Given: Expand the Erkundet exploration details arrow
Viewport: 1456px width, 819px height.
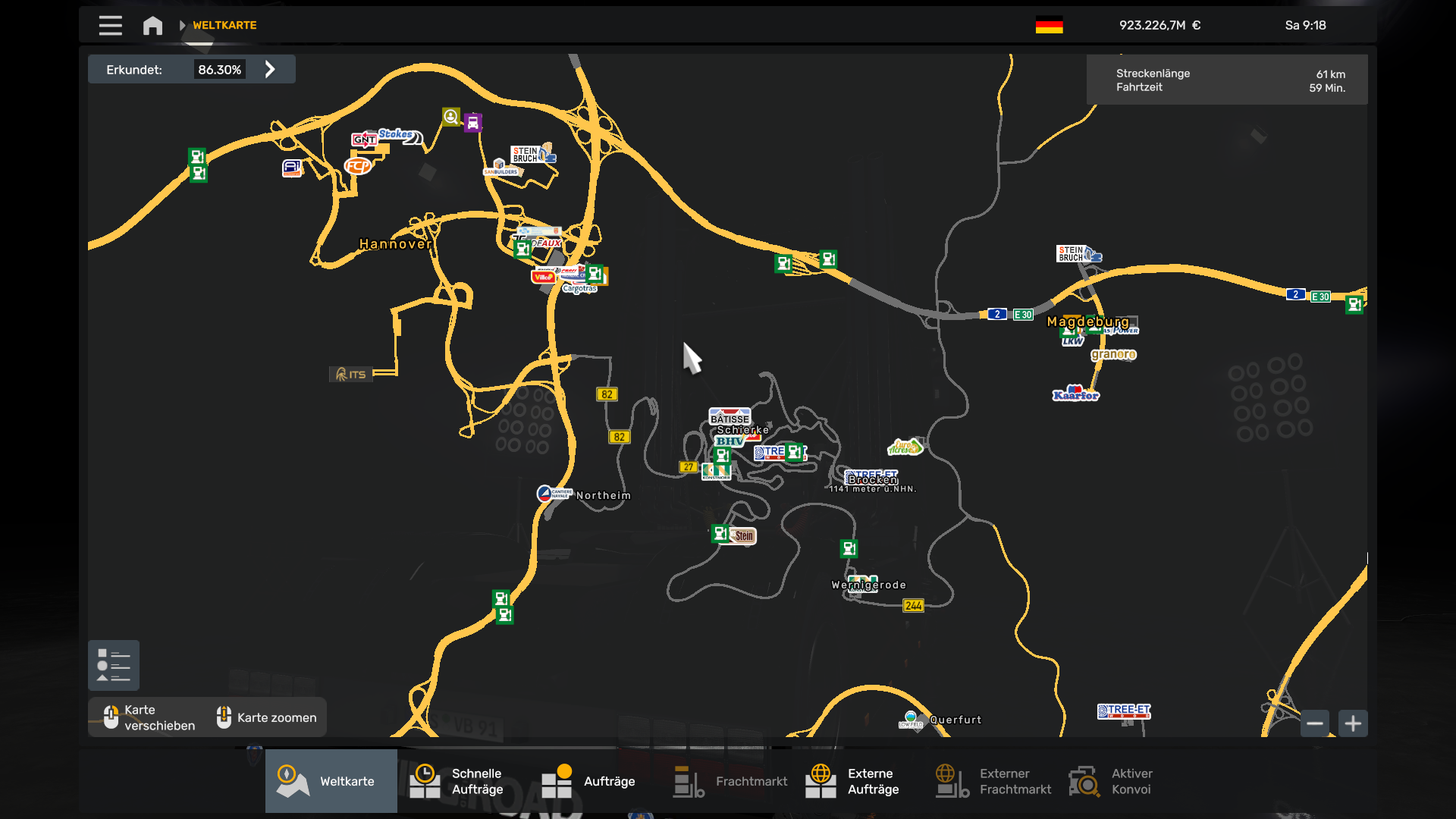Looking at the screenshot, I should point(270,68).
